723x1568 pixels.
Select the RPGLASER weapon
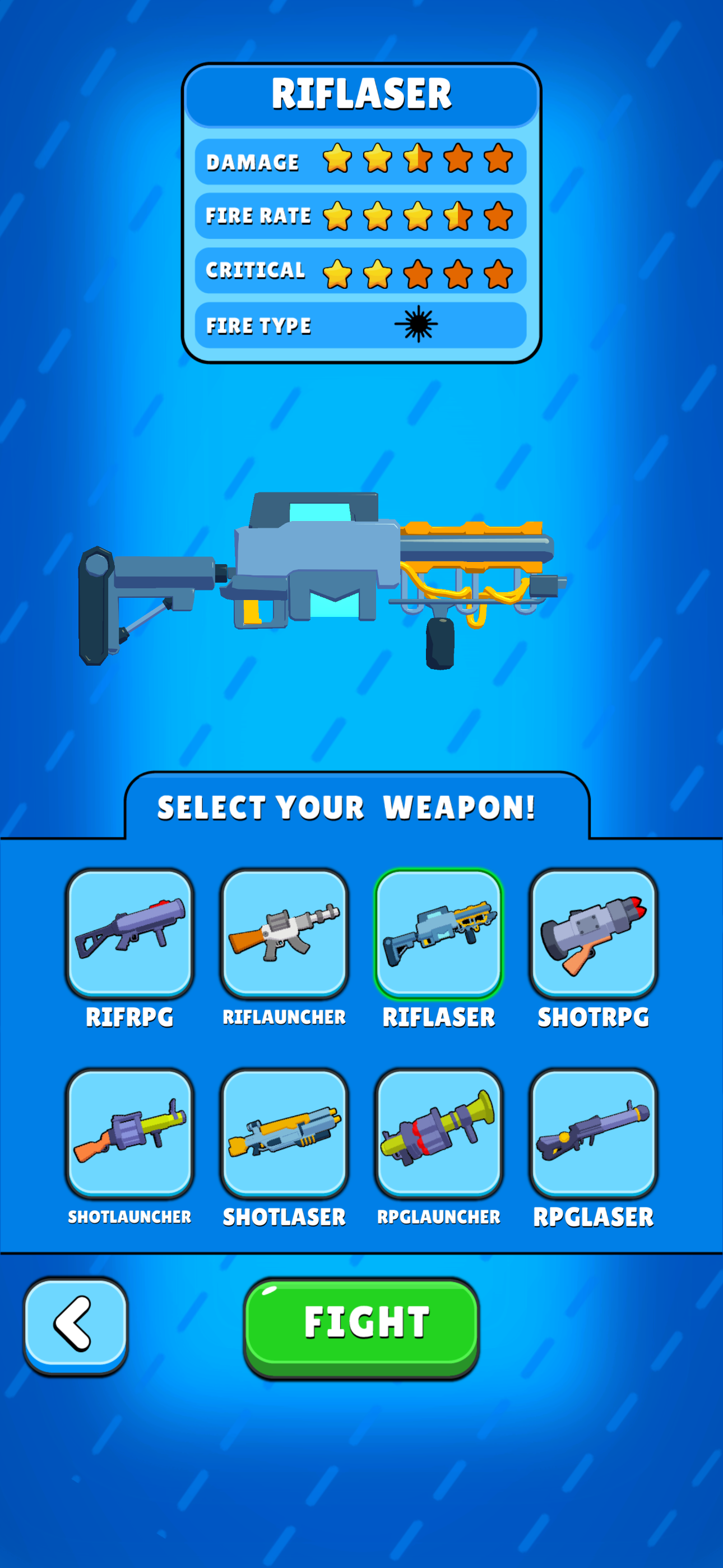[592, 1137]
